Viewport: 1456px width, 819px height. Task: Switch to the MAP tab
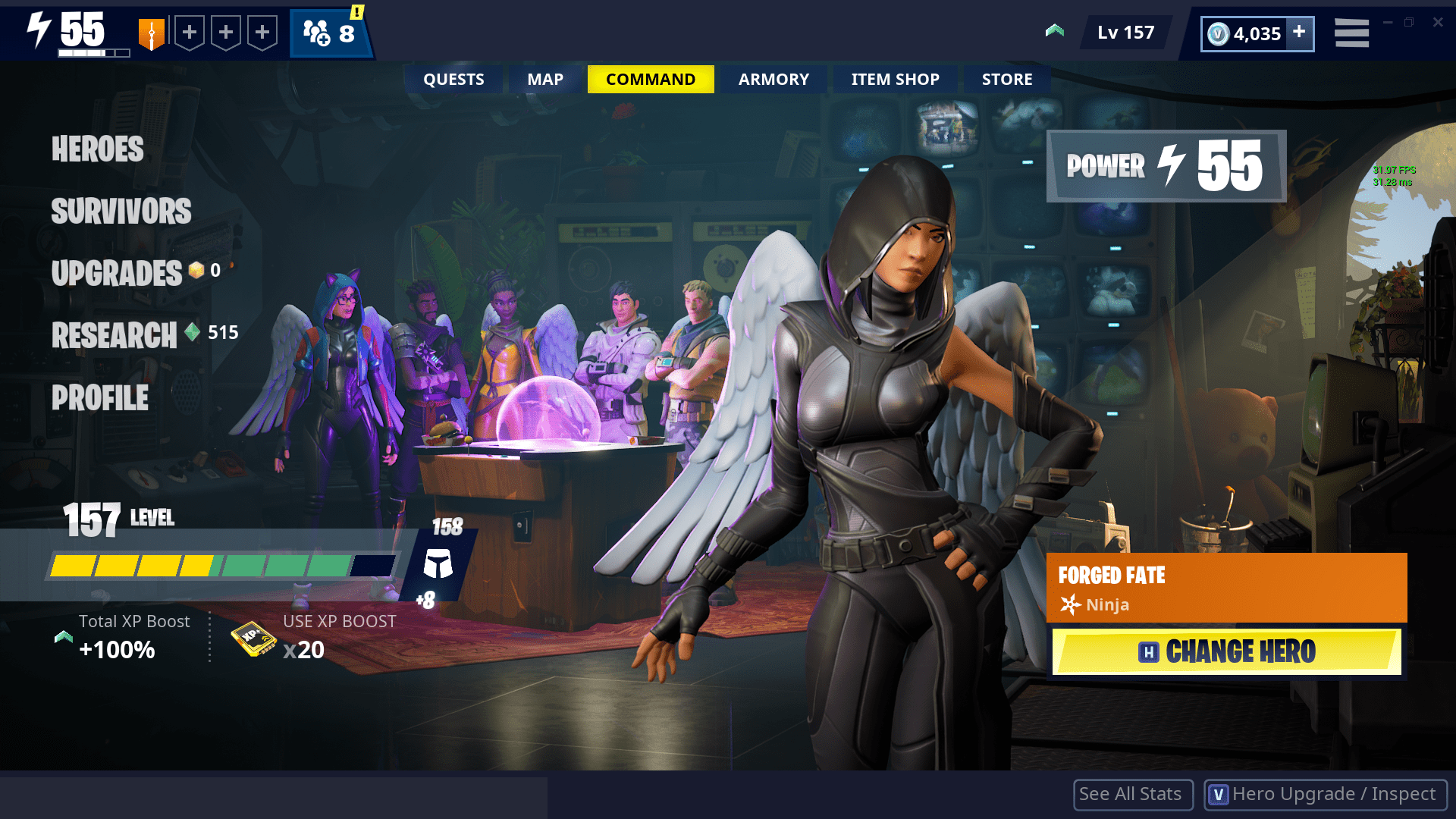coord(544,79)
